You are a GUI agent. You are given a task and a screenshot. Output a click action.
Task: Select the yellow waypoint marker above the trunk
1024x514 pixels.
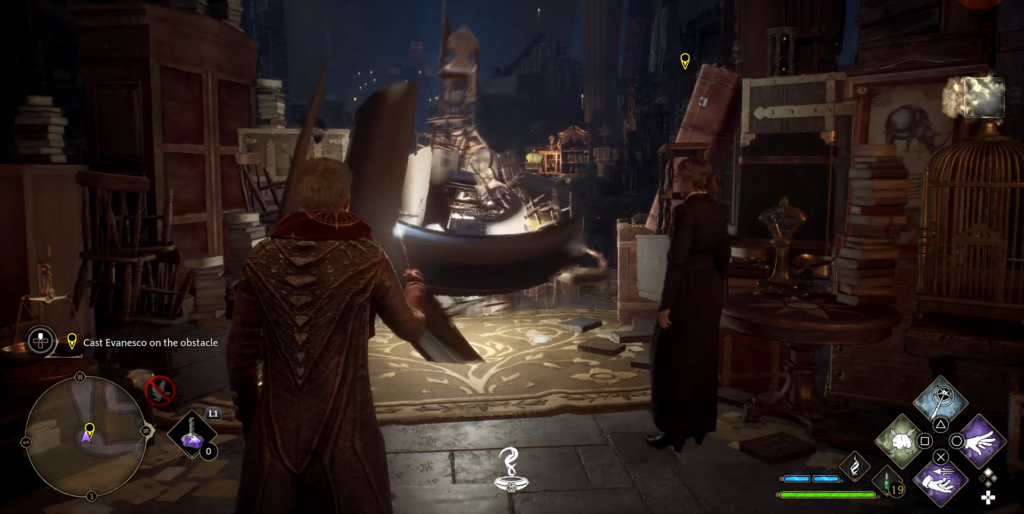tap(685, 61)
